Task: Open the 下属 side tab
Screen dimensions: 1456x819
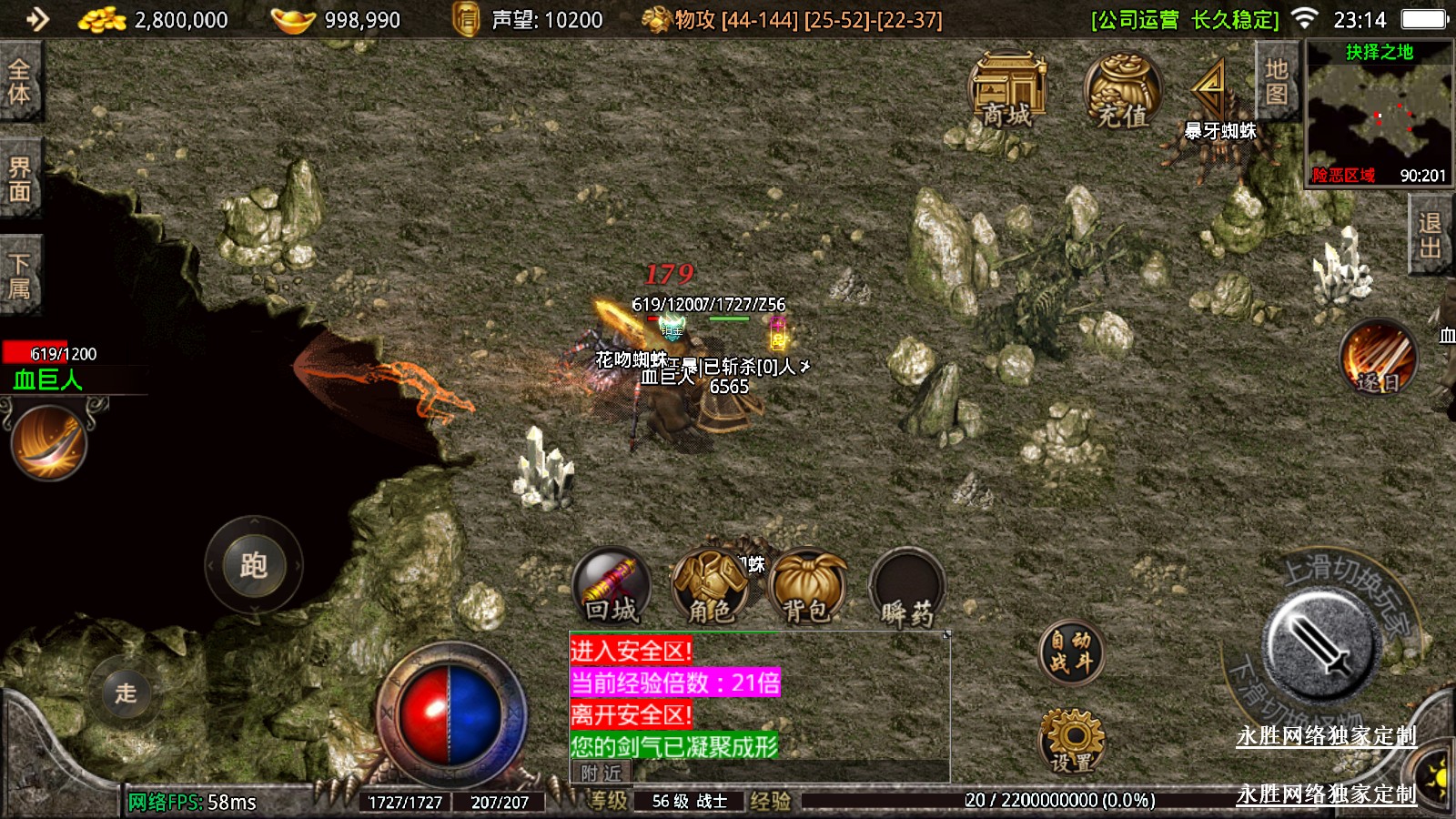Action: pos(20,276)
